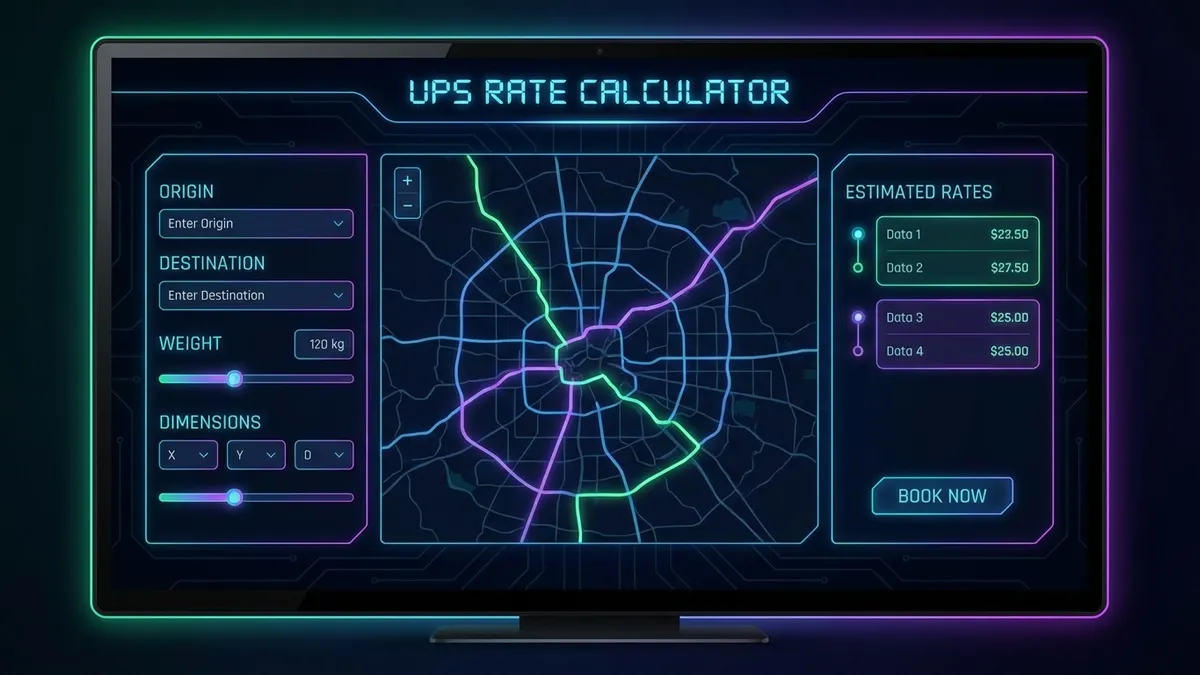Image resolution: width=1200 pixels, height=675 pixels.
Task: Click the Weight slider handle
Action: [234, 379]
